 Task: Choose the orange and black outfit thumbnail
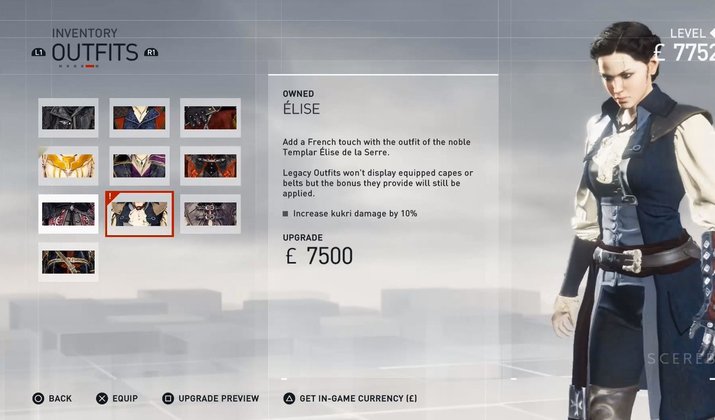pyautogui.click(x=210, y=166)
